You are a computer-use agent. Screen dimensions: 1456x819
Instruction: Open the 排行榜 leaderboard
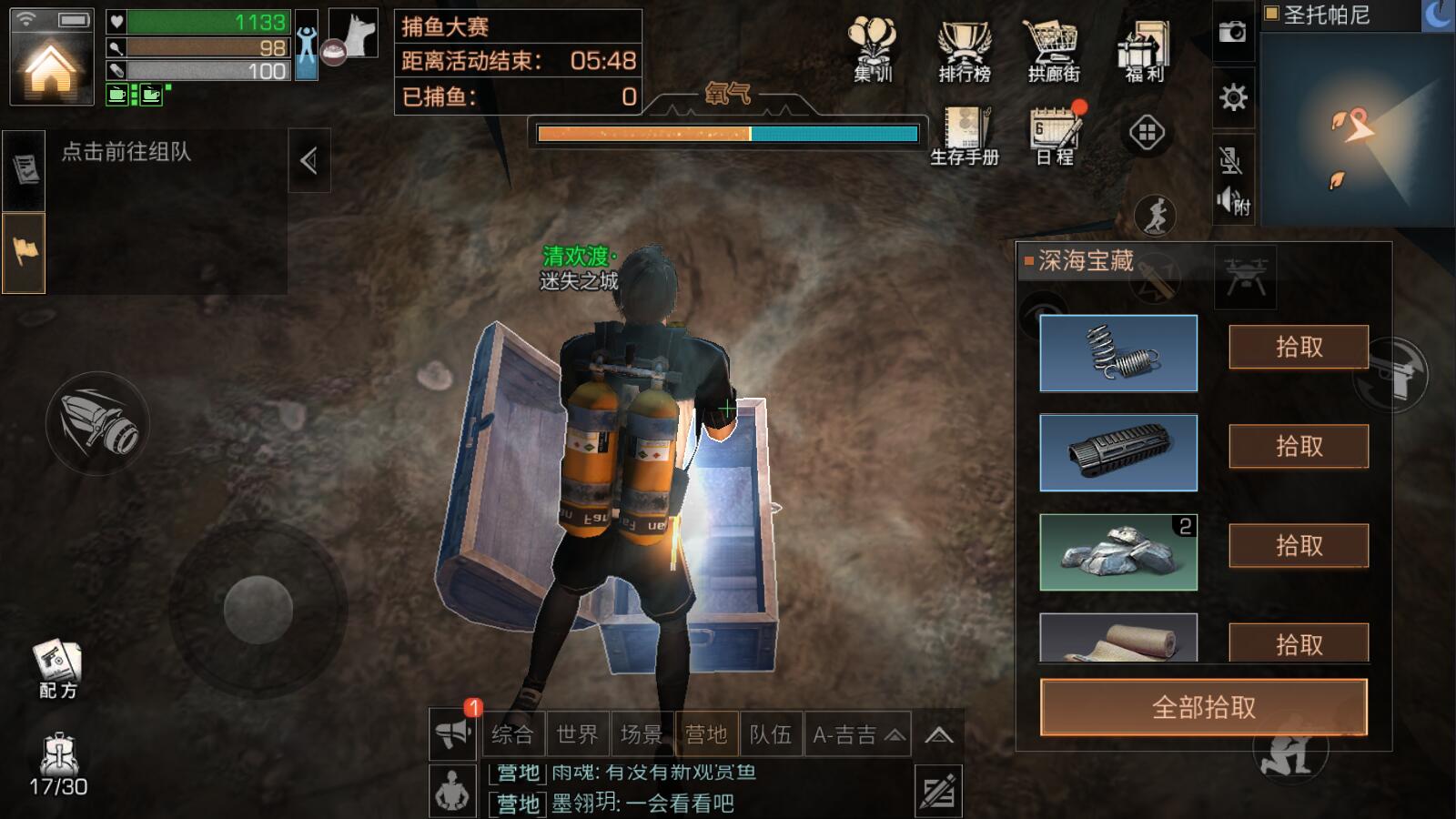pos(964,52)
